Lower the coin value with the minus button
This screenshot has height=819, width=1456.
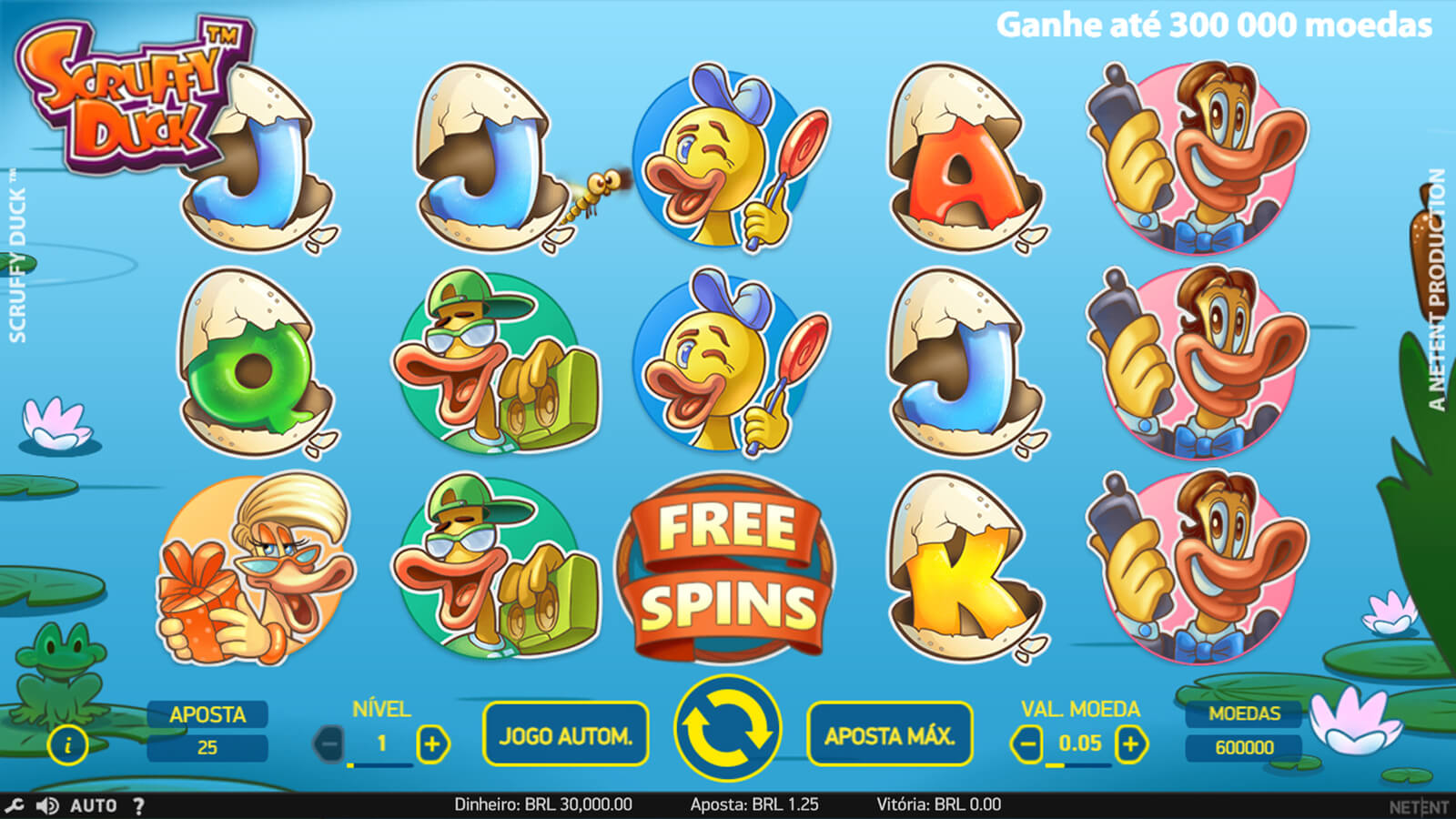(x=1026, y=744)
